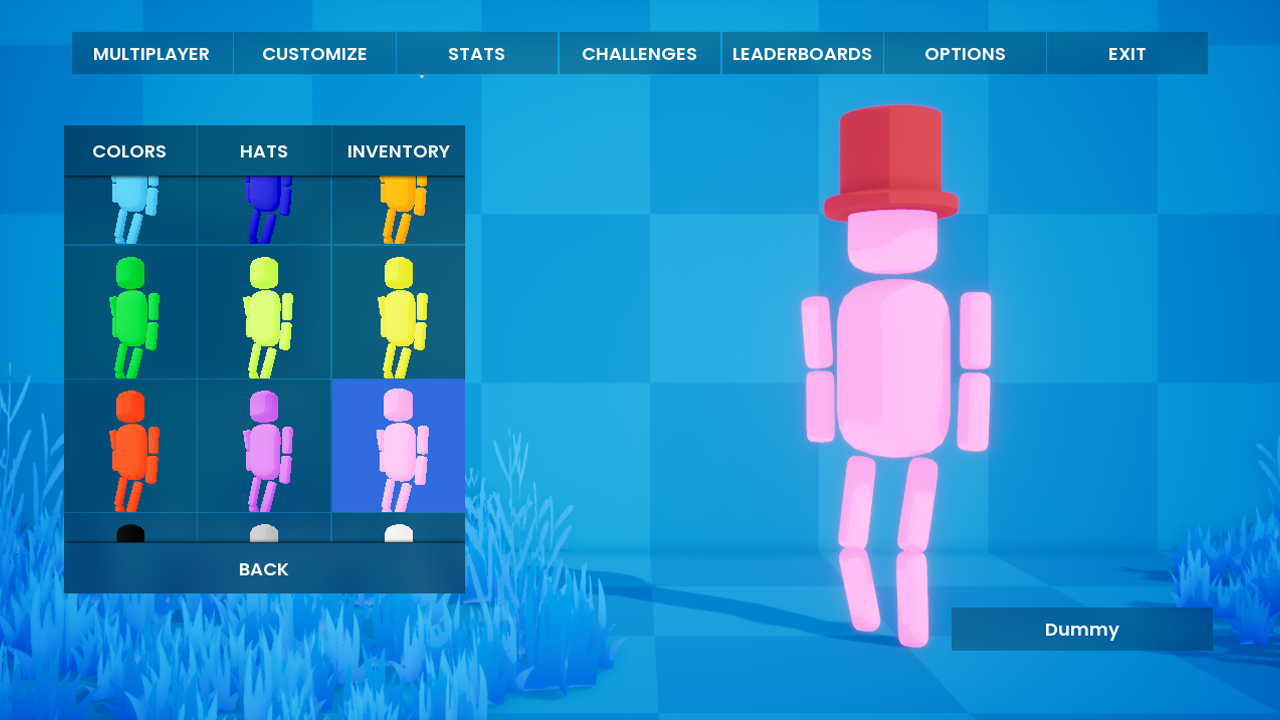Screen dimensions: 1280x720
Task: Select the currently highlighted pink color
Action: pyautogui.click(x=398, y=447)
